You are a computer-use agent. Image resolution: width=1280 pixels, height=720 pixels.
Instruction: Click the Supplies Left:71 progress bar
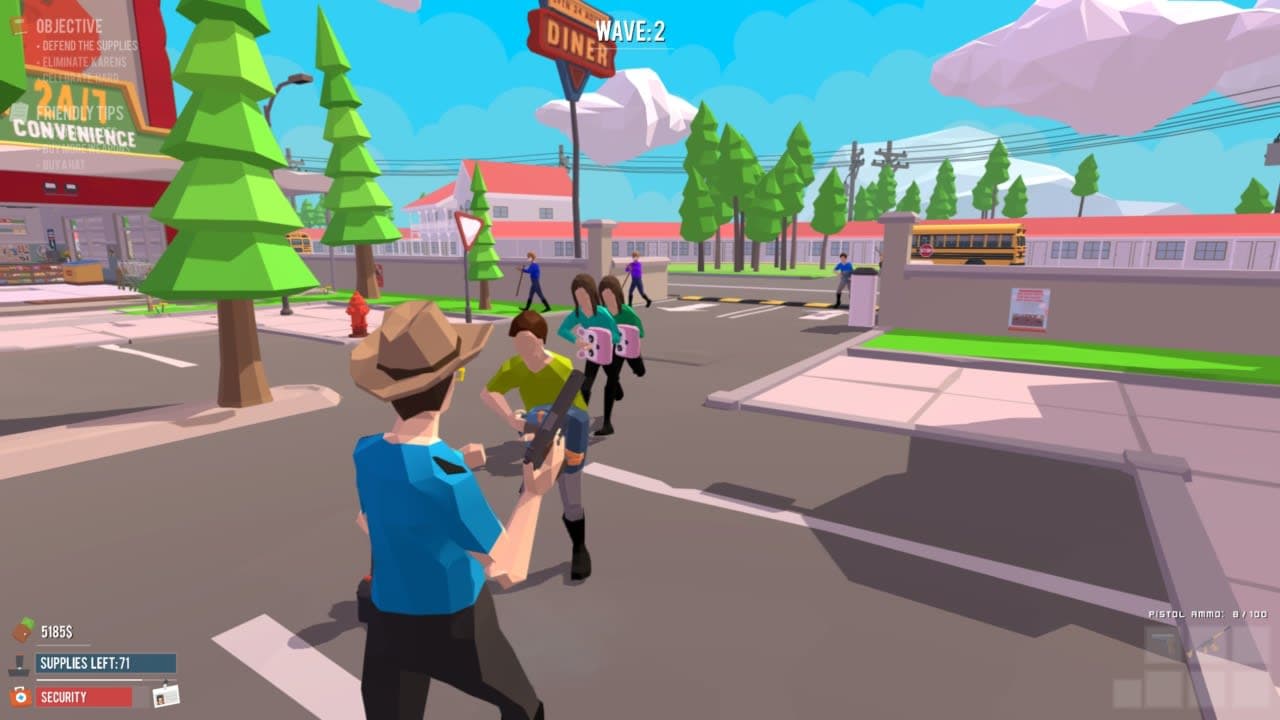[106, 664]
